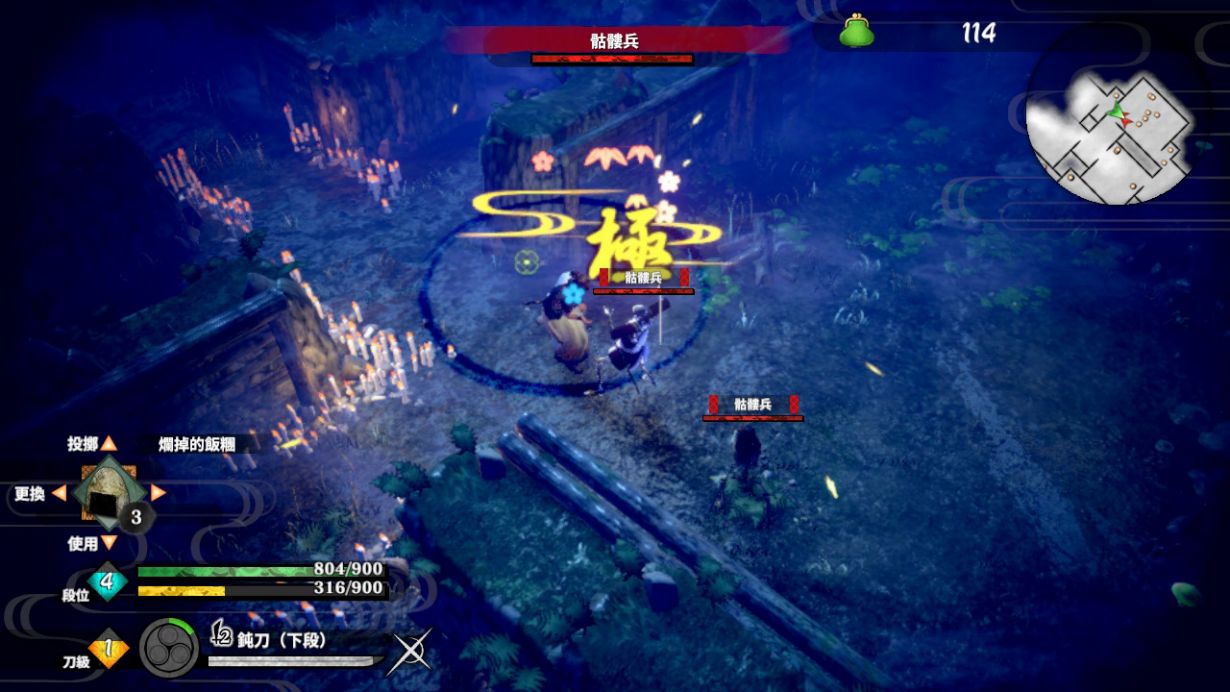This screenshot has height=692, width=1230.
Task: Click the round tomoe crest gauge
Action: (169, 648)
